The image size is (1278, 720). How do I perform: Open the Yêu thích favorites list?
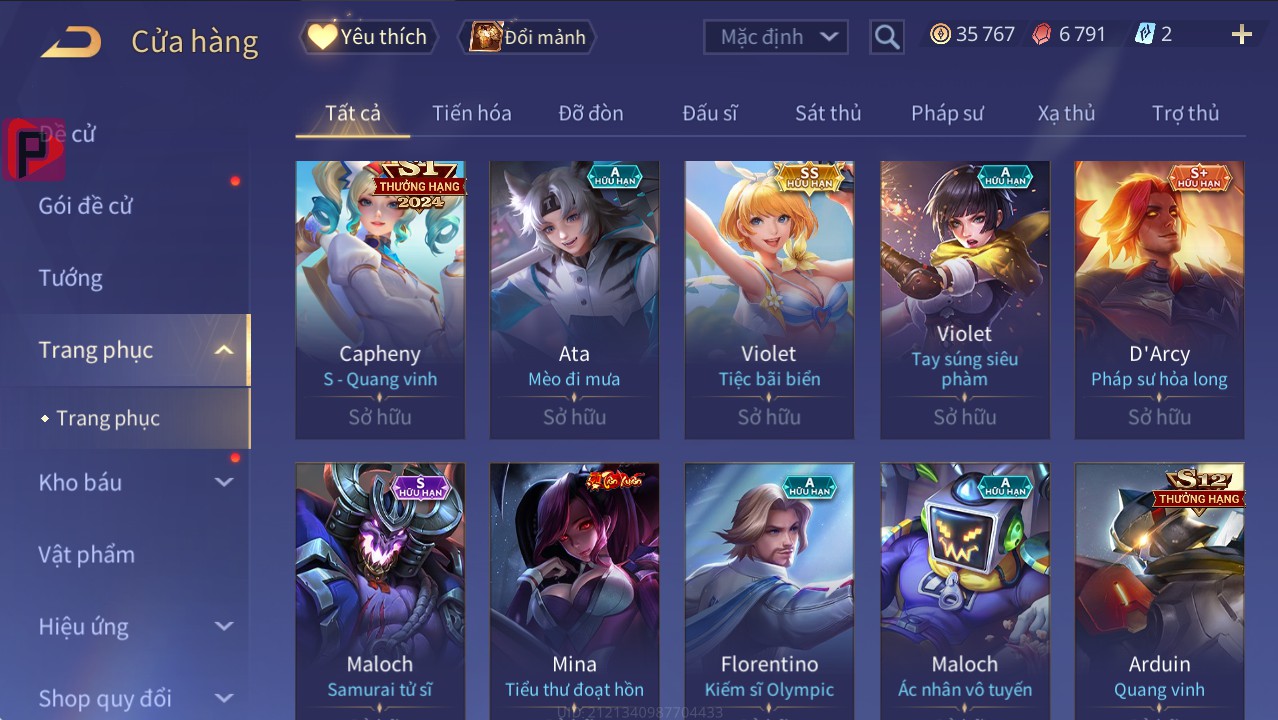(x=369, y=37)
